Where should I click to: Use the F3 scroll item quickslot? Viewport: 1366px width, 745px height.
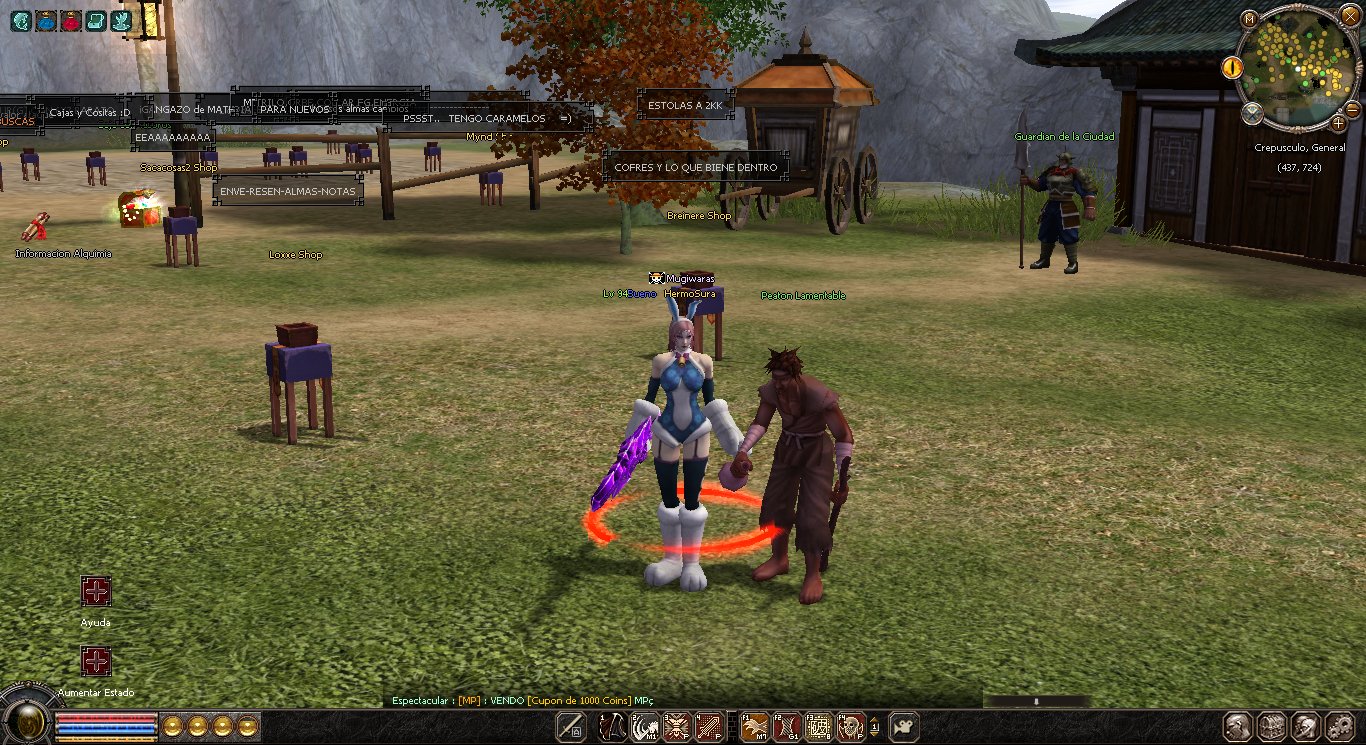point(819,727)
